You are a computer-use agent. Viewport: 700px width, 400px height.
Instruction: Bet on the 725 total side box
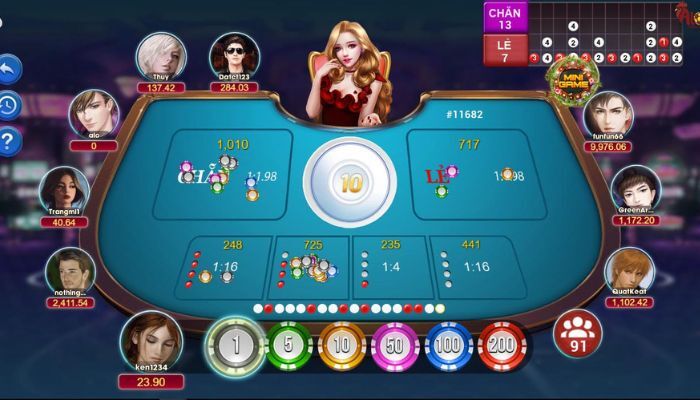310,266
